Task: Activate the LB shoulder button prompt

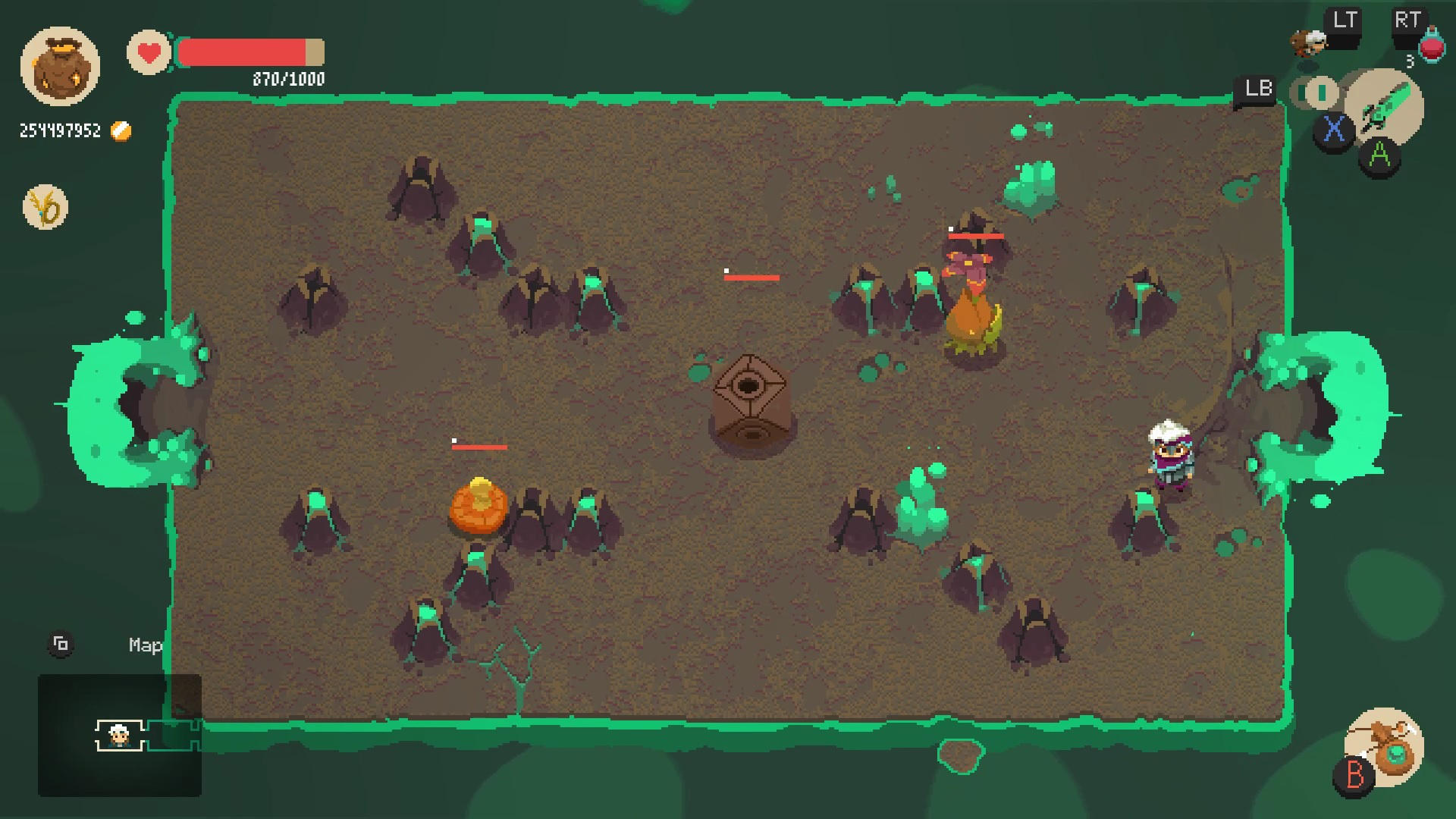Action: (1257, 89)
